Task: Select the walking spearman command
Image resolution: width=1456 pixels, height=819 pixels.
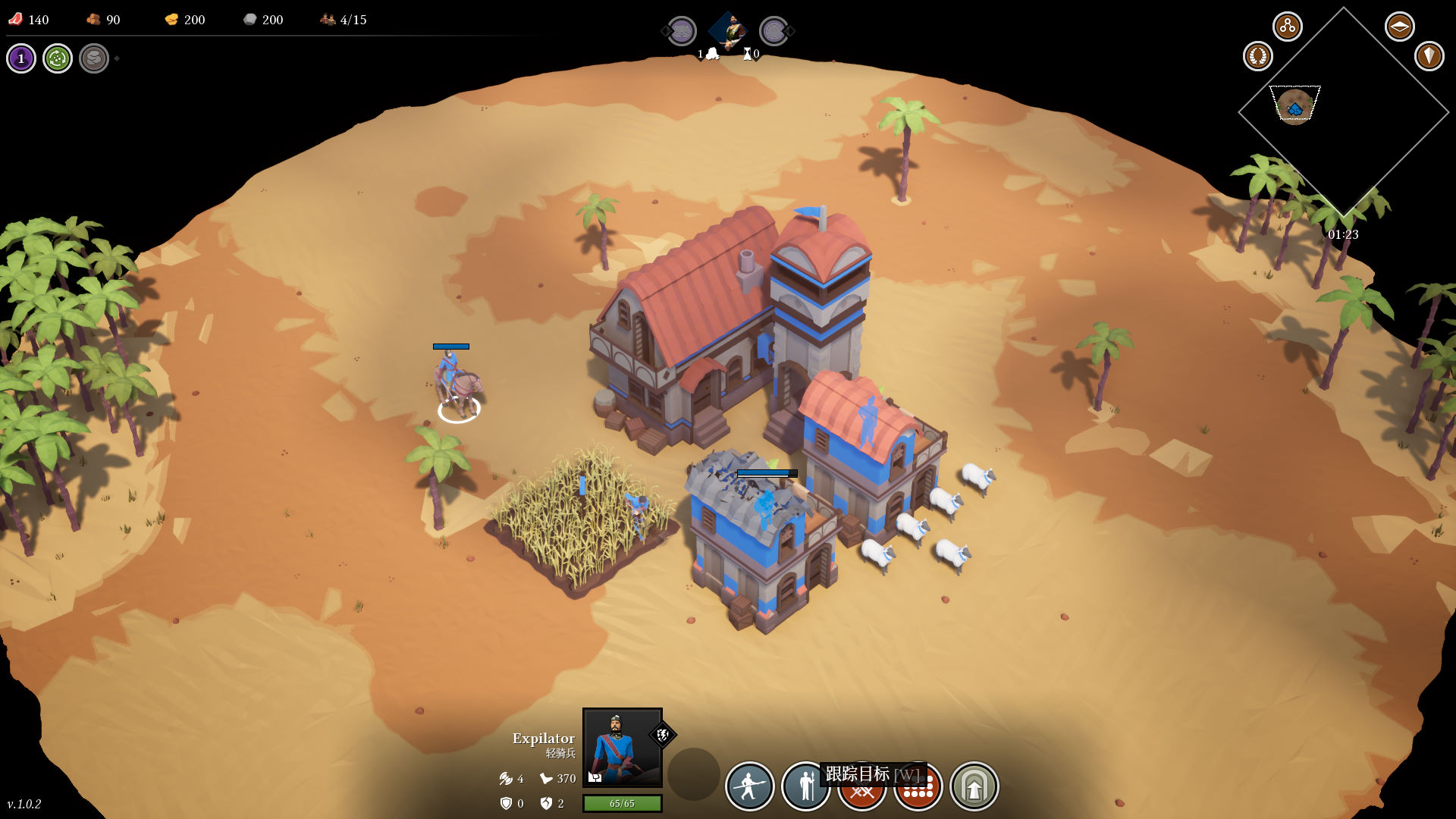Action: click(x=749, y=786)
